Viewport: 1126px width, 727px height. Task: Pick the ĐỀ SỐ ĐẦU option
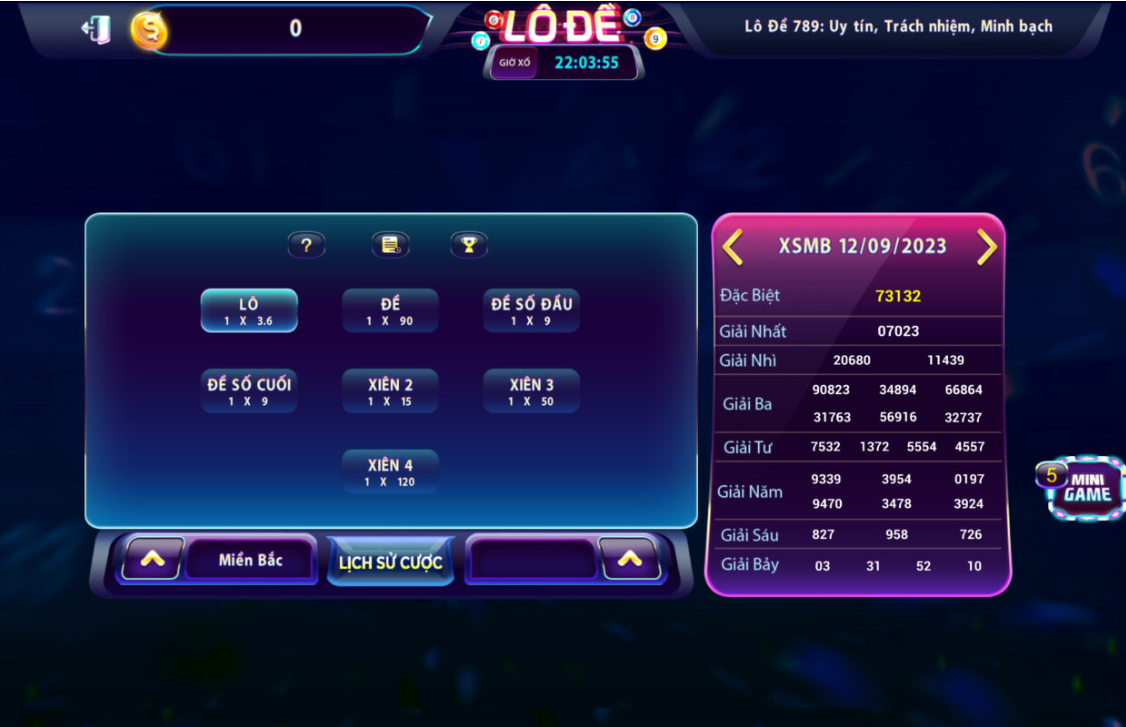(531, 310)
